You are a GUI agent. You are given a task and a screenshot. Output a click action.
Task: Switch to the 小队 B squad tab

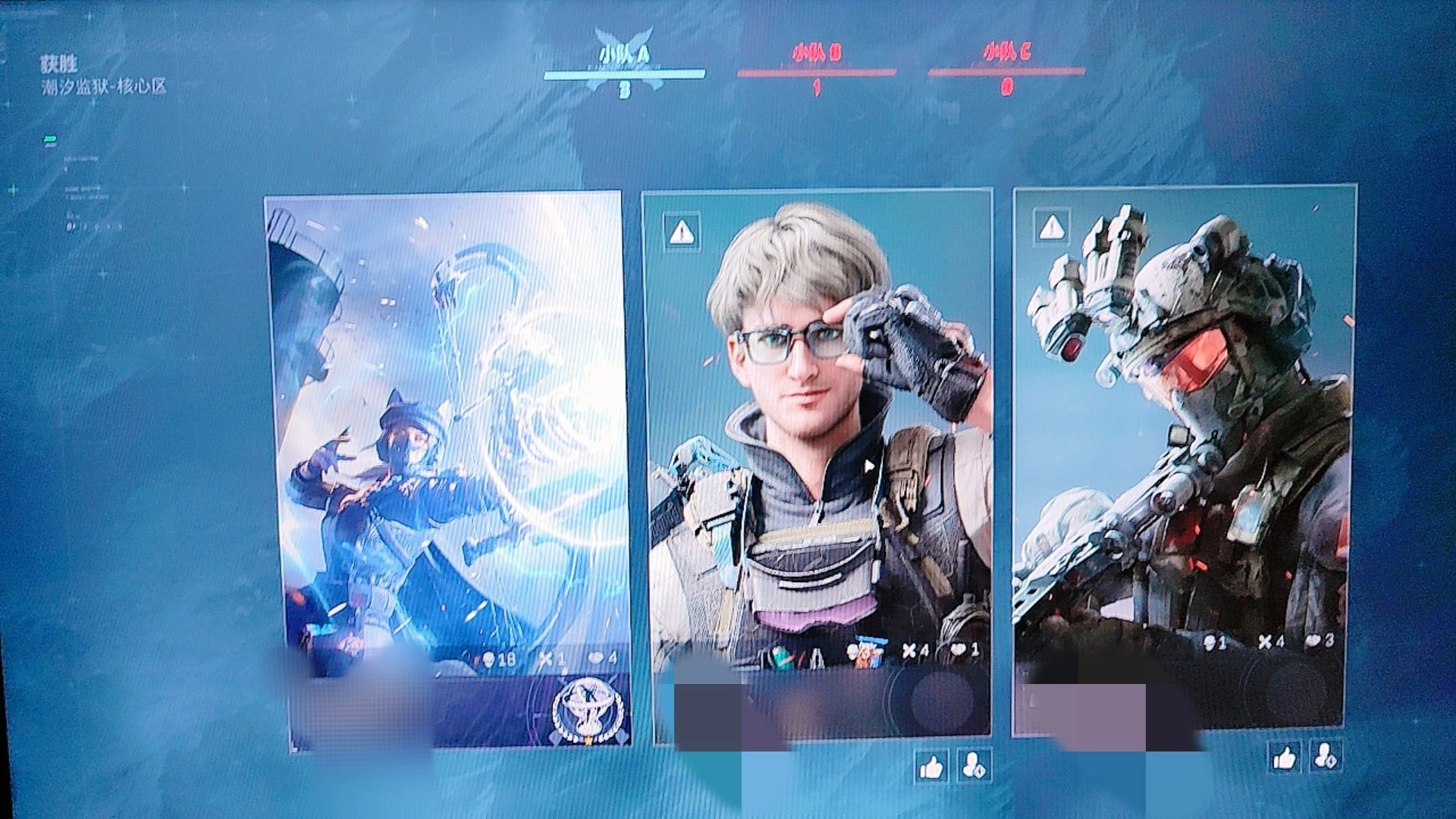[816, 64]
